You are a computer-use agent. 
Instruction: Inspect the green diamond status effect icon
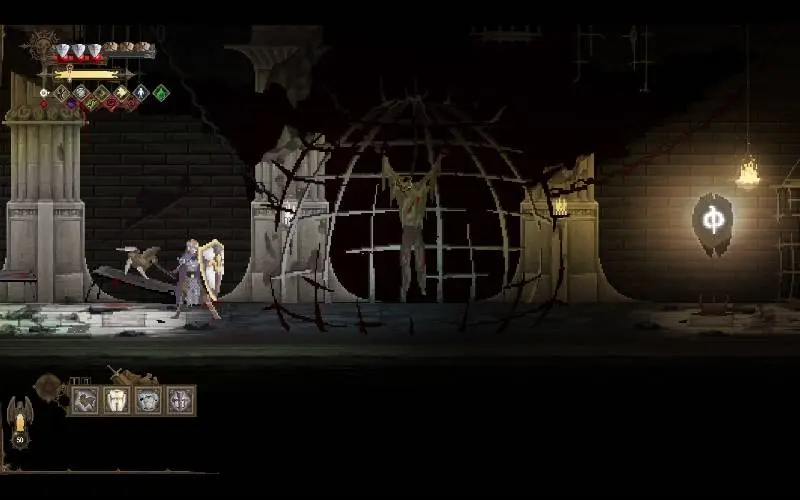tap(161, 93)
